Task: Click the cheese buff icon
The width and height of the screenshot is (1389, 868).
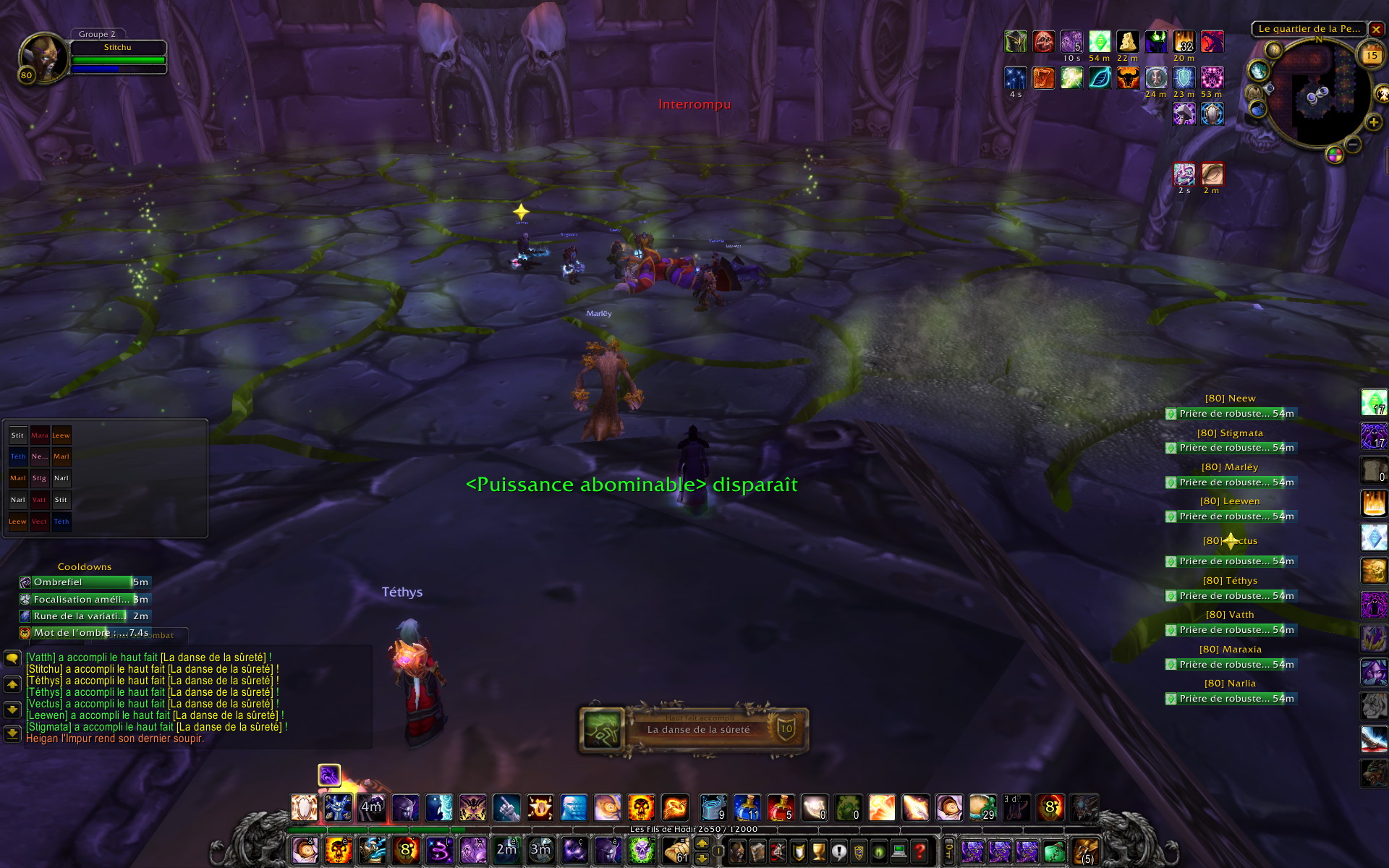Action: [1127, 41]
